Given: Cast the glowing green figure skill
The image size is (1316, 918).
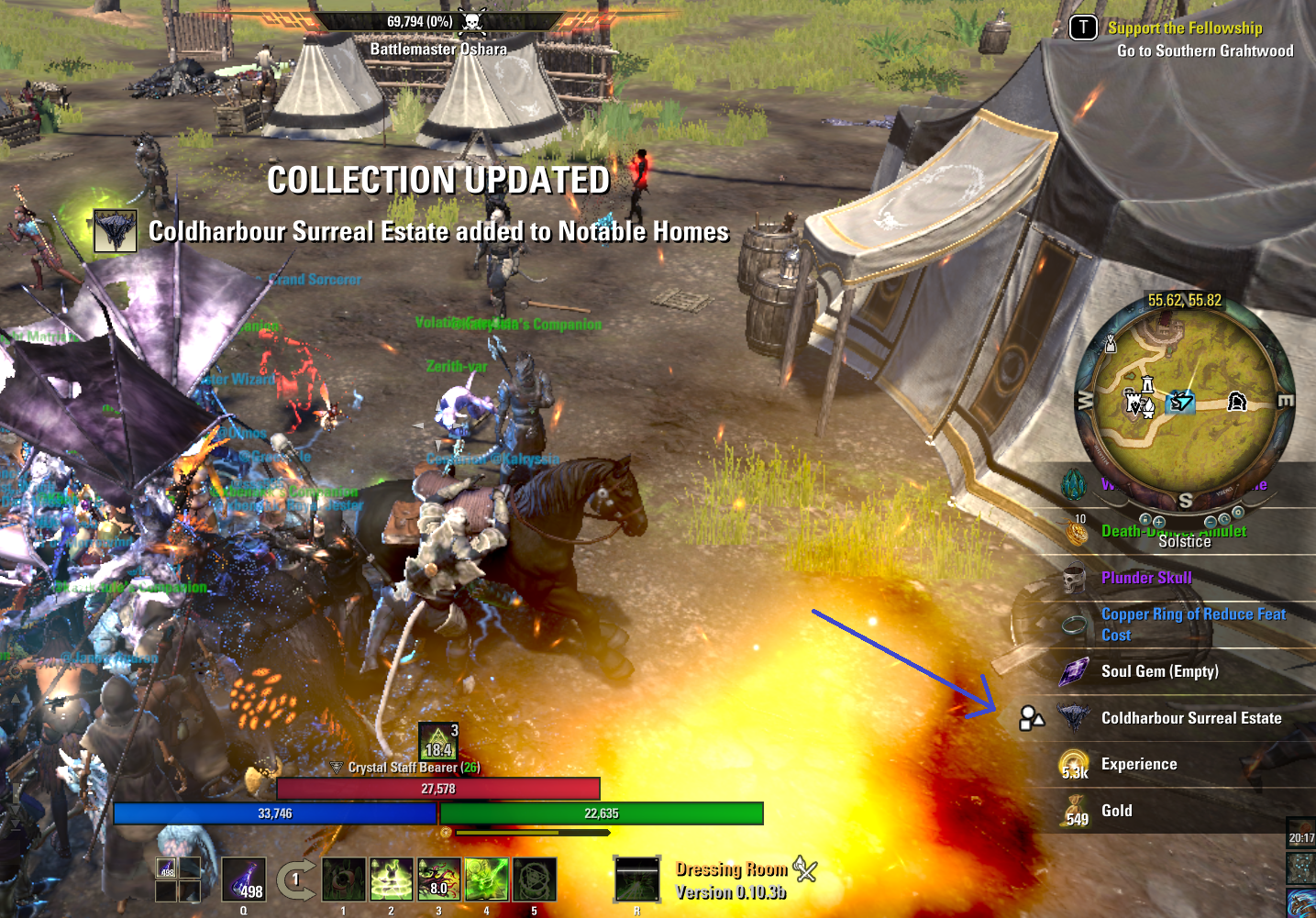Looking at the screenshot, I should click(x=392, y=879).
